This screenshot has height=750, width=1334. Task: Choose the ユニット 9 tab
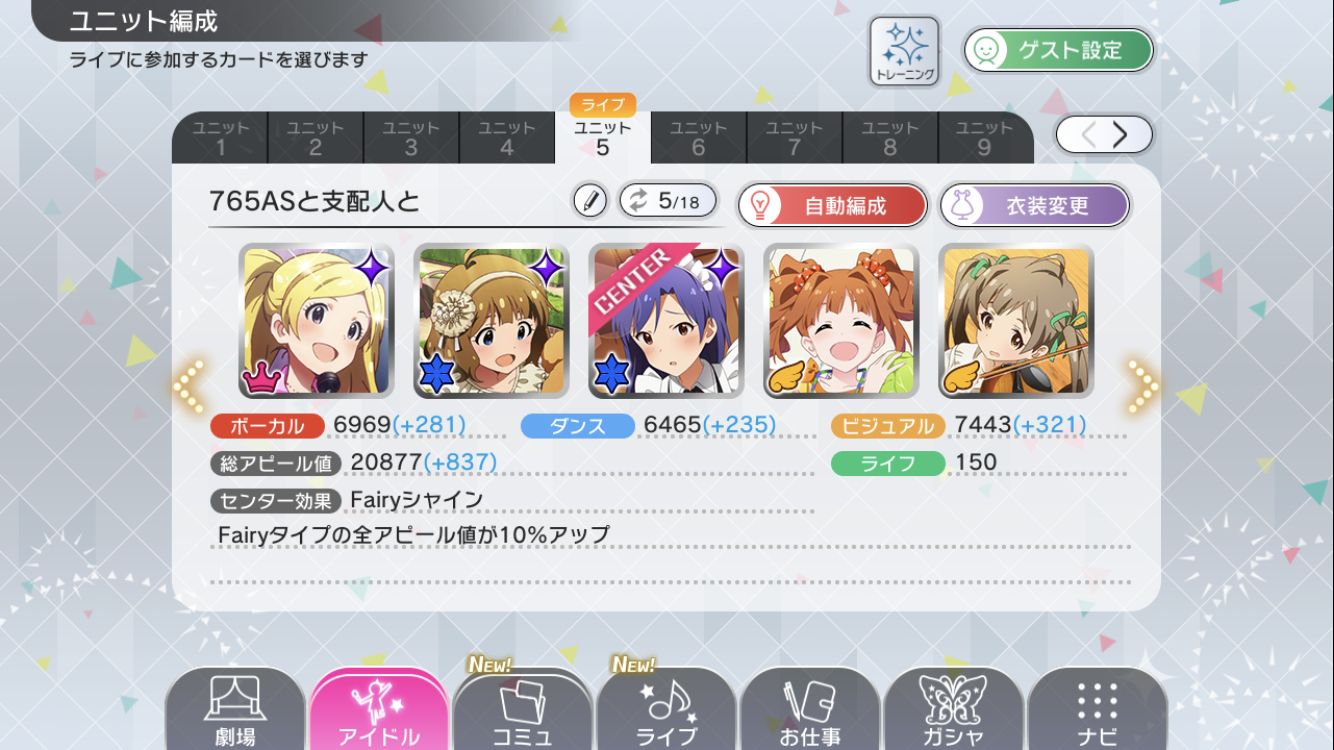[x=984, y=138]
